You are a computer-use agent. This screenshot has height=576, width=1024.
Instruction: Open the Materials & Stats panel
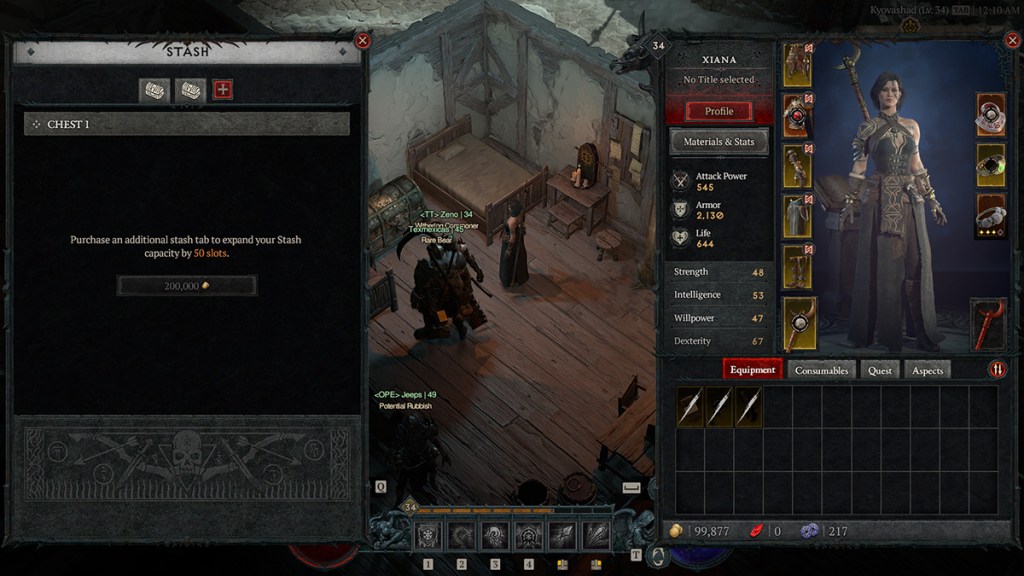click(x=719, y=142)
